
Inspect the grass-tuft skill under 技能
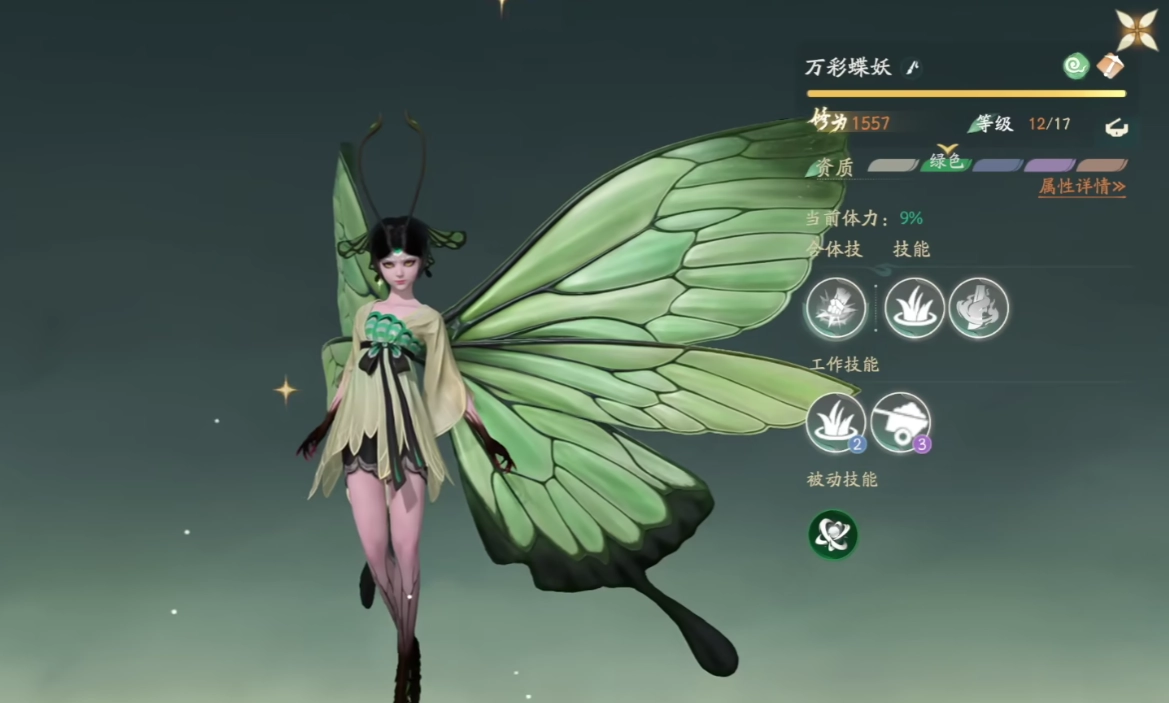(914, 308)
